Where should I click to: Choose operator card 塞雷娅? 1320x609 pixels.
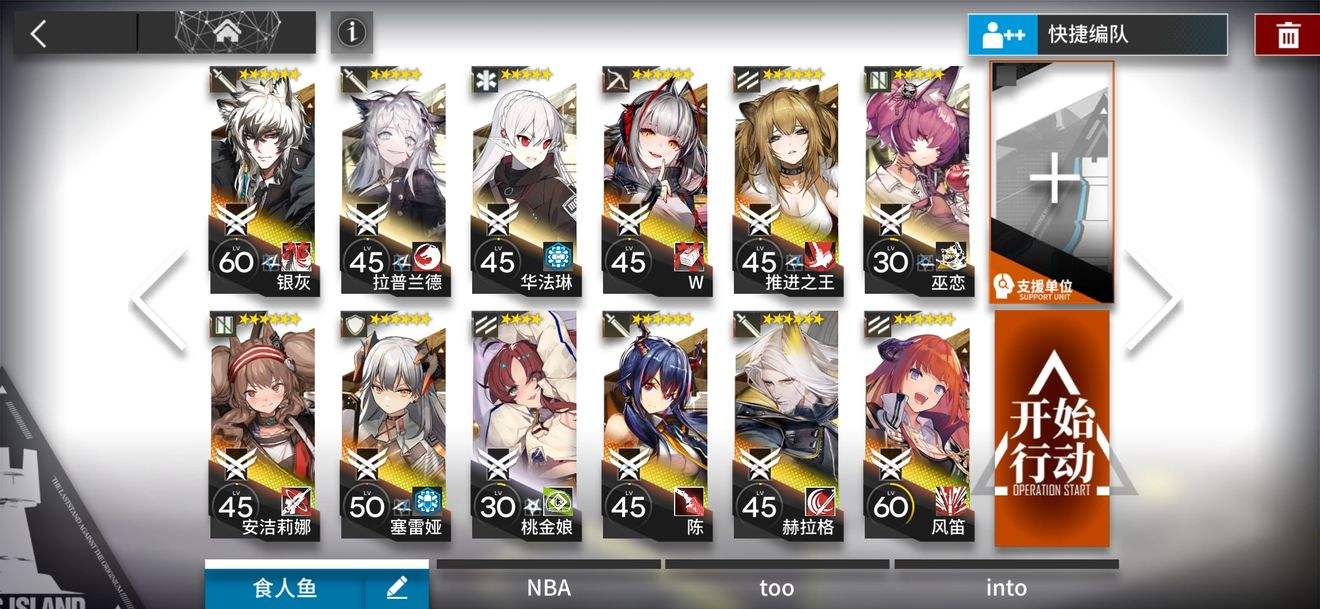tap(393, 425)
